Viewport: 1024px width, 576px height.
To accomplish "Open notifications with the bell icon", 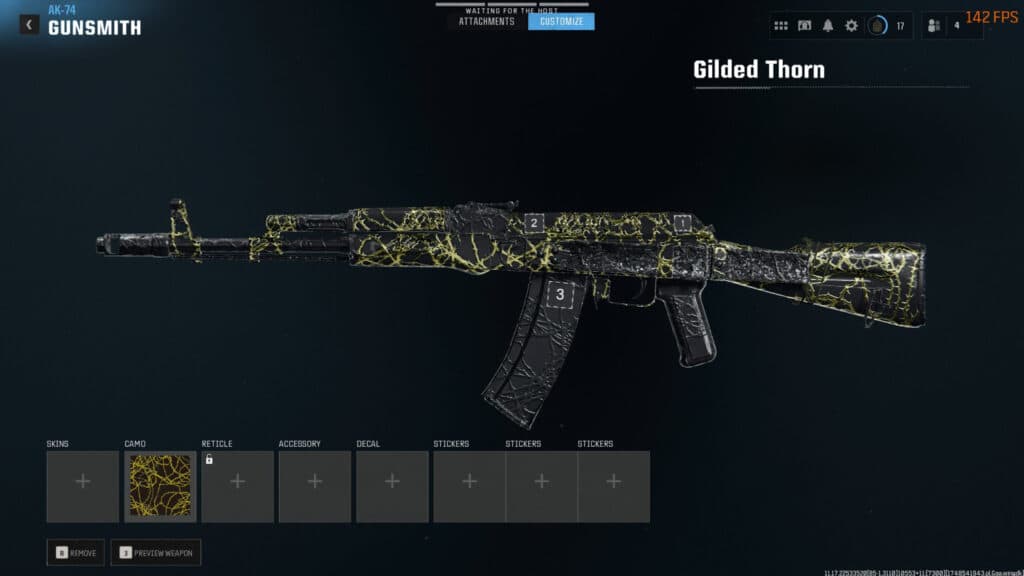I will 827,26.
